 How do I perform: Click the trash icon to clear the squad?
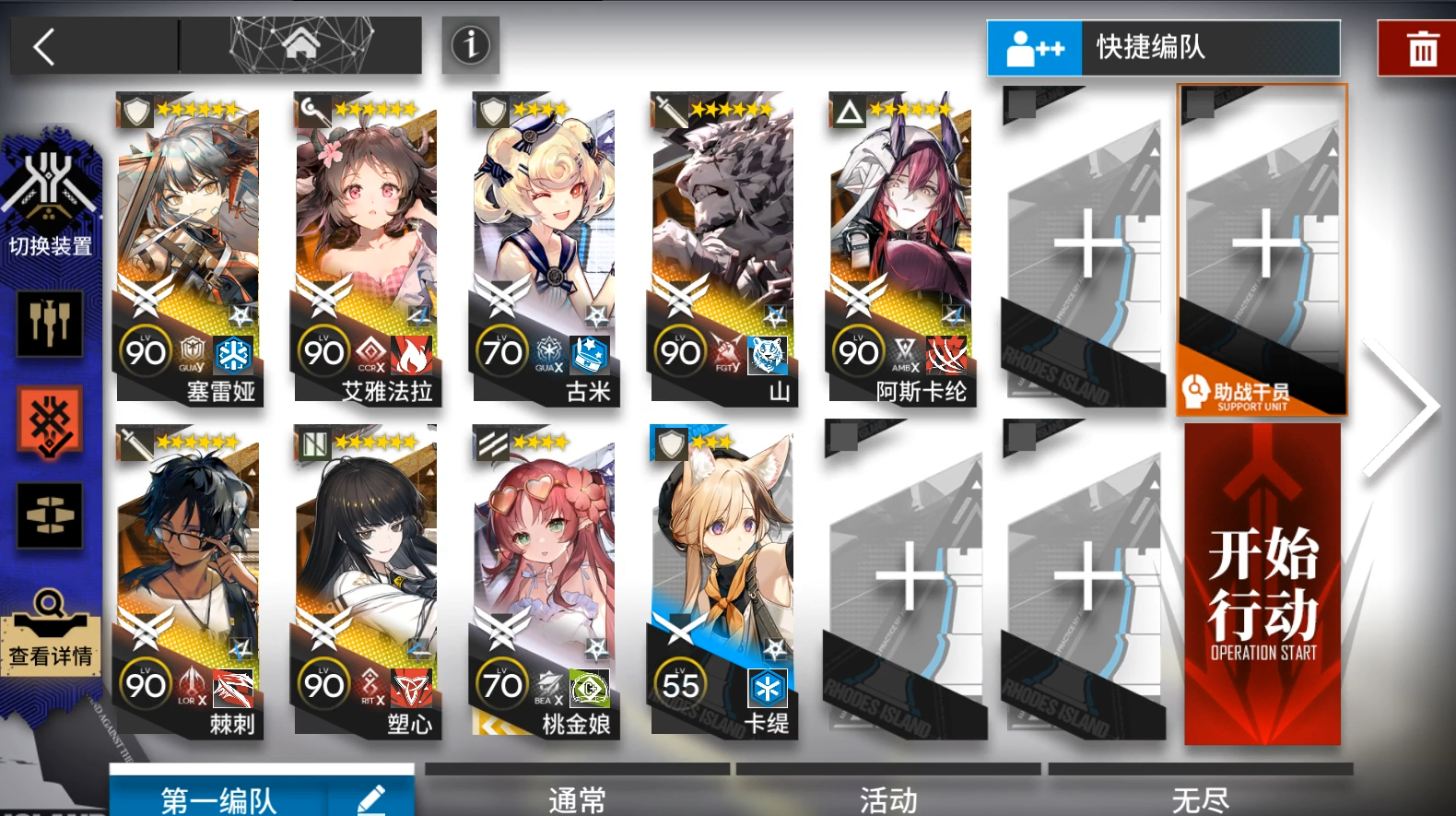(x=1420, y=48)
